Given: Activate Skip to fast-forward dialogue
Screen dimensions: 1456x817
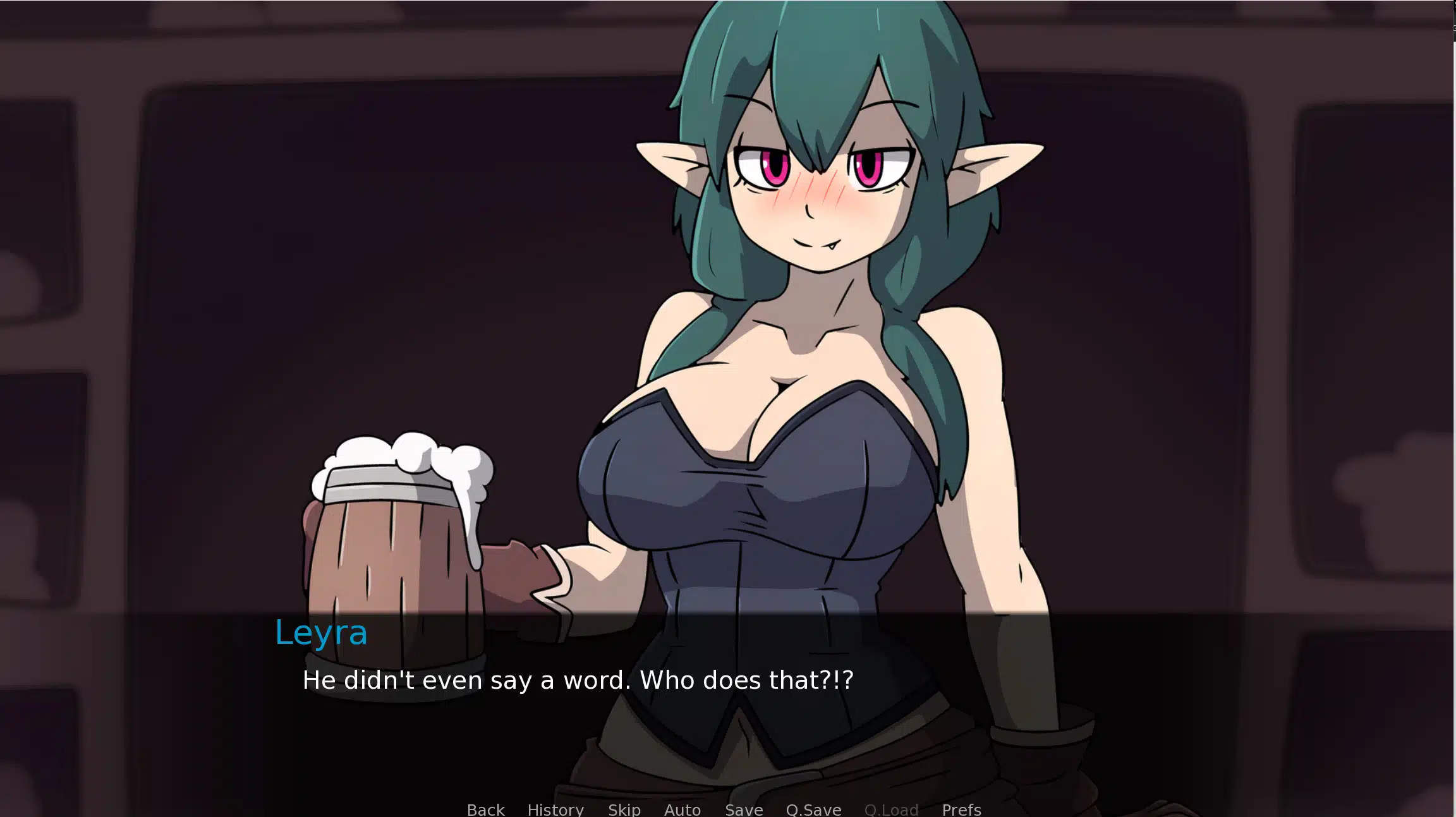Looking at the screenshot, I should (624, 809).
